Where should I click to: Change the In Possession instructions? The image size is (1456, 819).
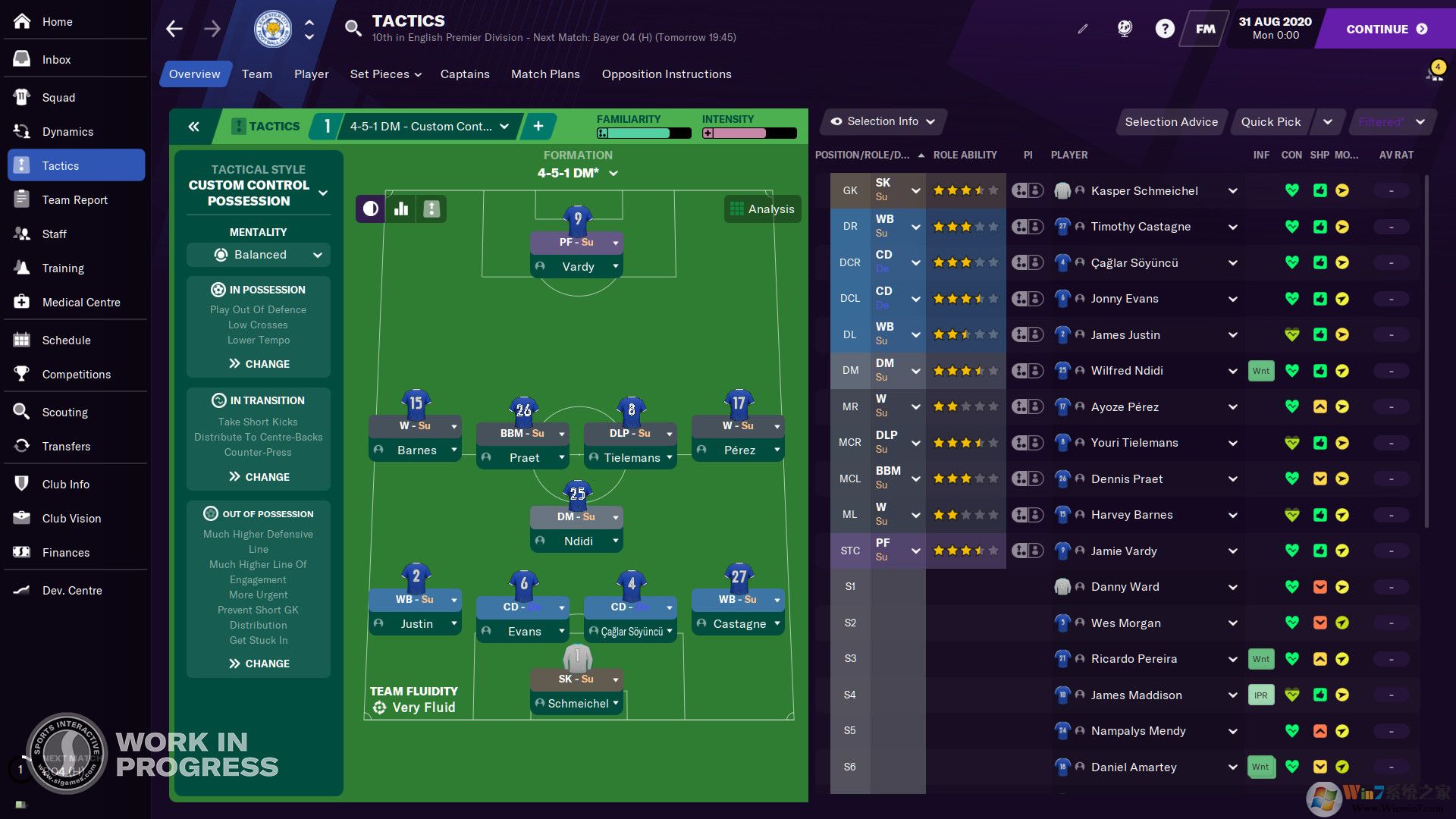pyautogui.click(x=259, y=364)
